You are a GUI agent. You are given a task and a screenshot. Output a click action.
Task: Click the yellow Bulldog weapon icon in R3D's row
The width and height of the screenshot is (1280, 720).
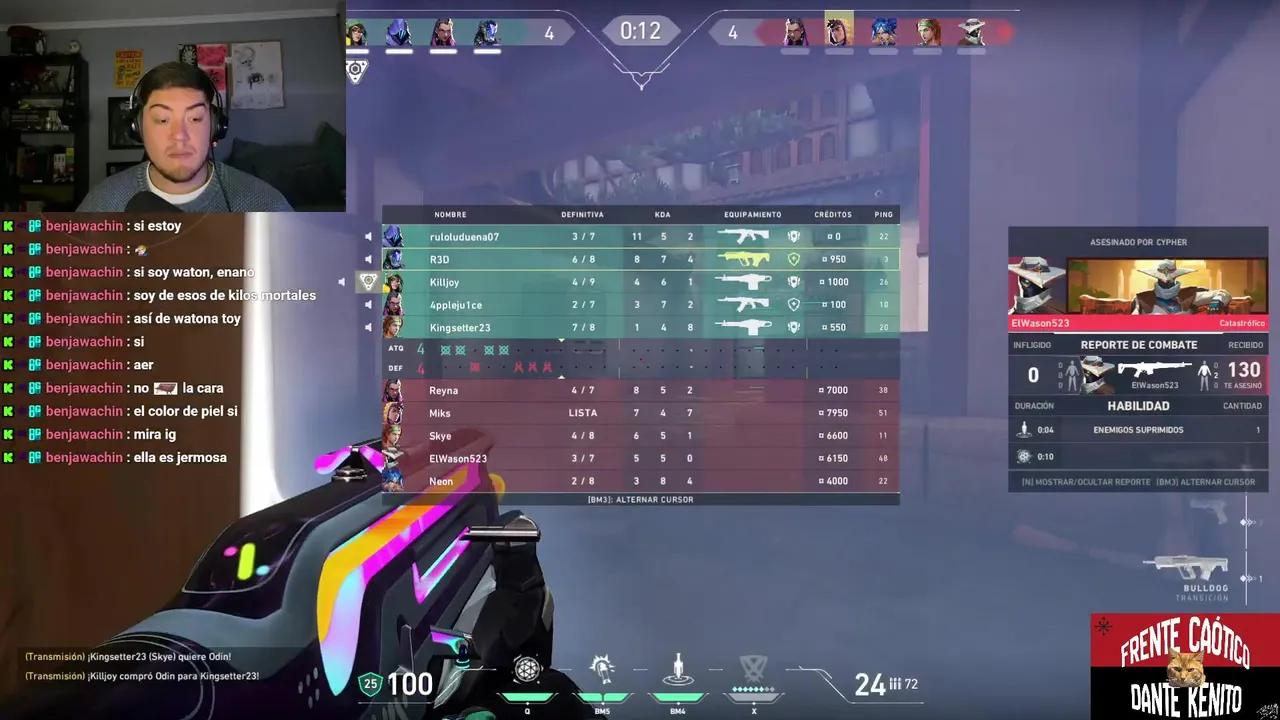pyautogui.click(x=746, y=259)
